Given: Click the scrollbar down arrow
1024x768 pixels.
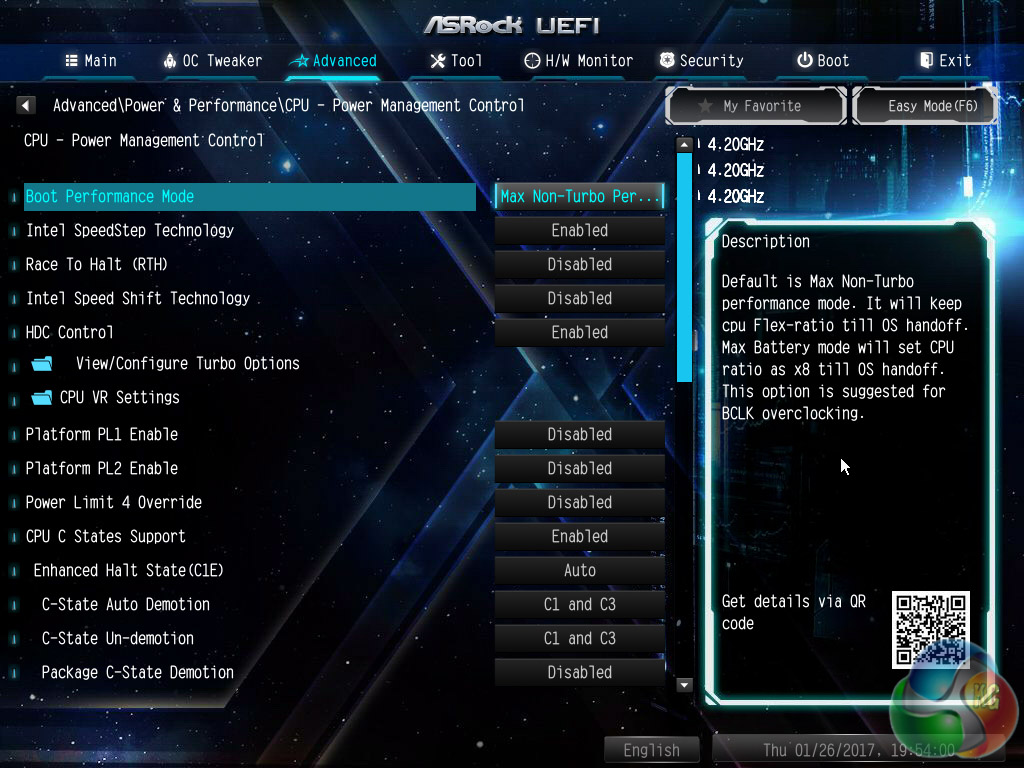Looking at the screenshot, I should [x=685, y=685].
